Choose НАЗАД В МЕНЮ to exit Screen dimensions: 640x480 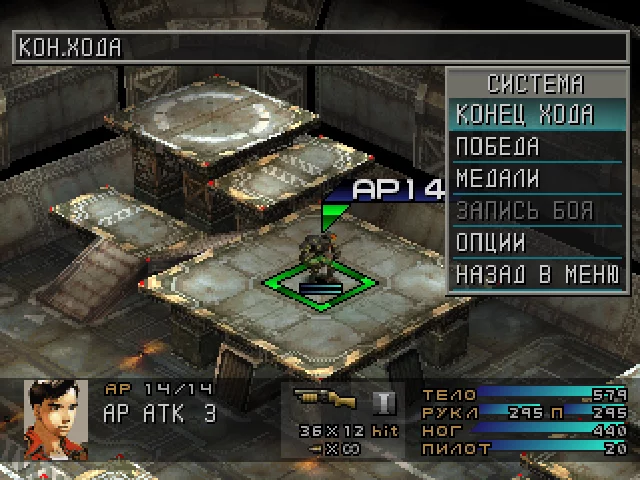pos(537,274)
